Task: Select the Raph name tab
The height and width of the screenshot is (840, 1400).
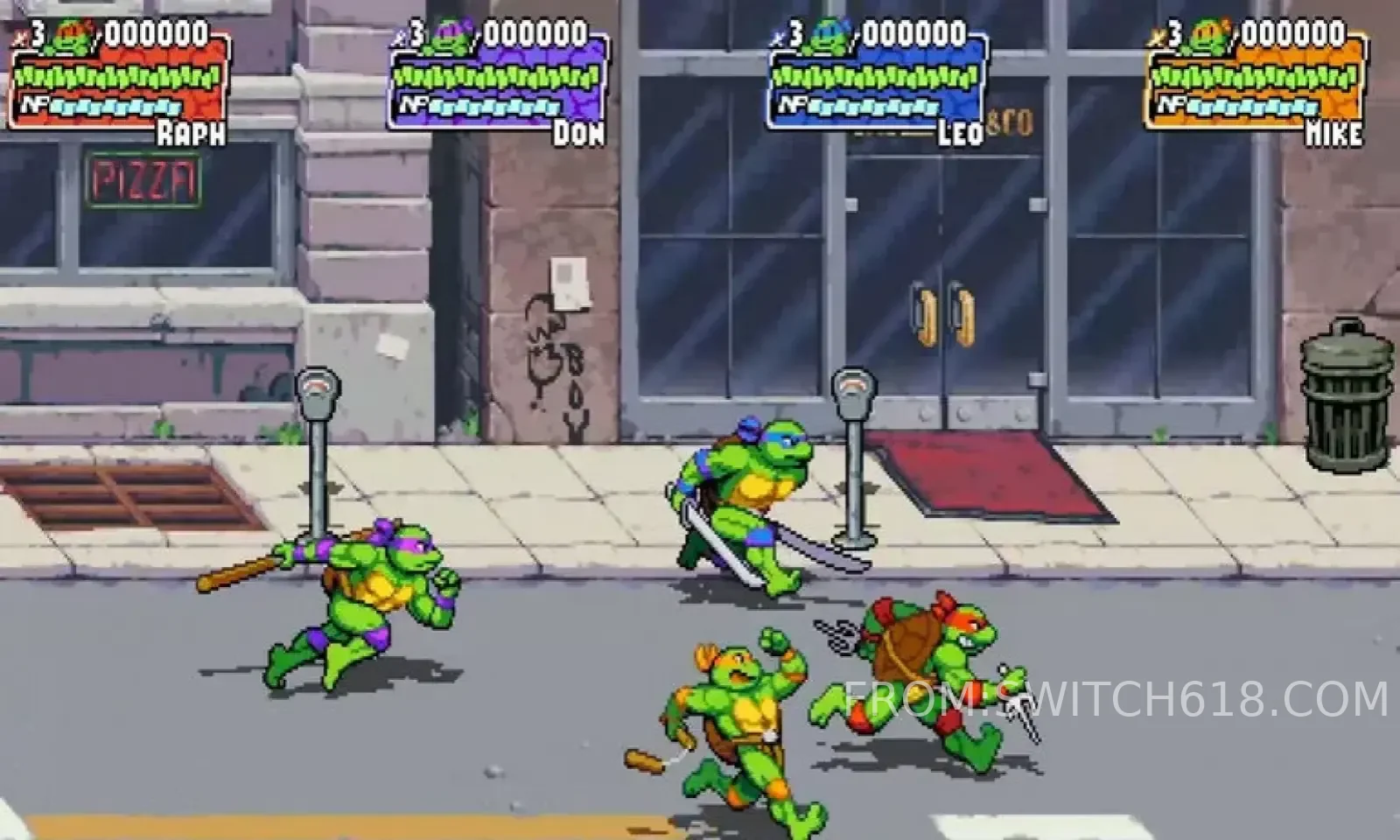Action: 190,133
